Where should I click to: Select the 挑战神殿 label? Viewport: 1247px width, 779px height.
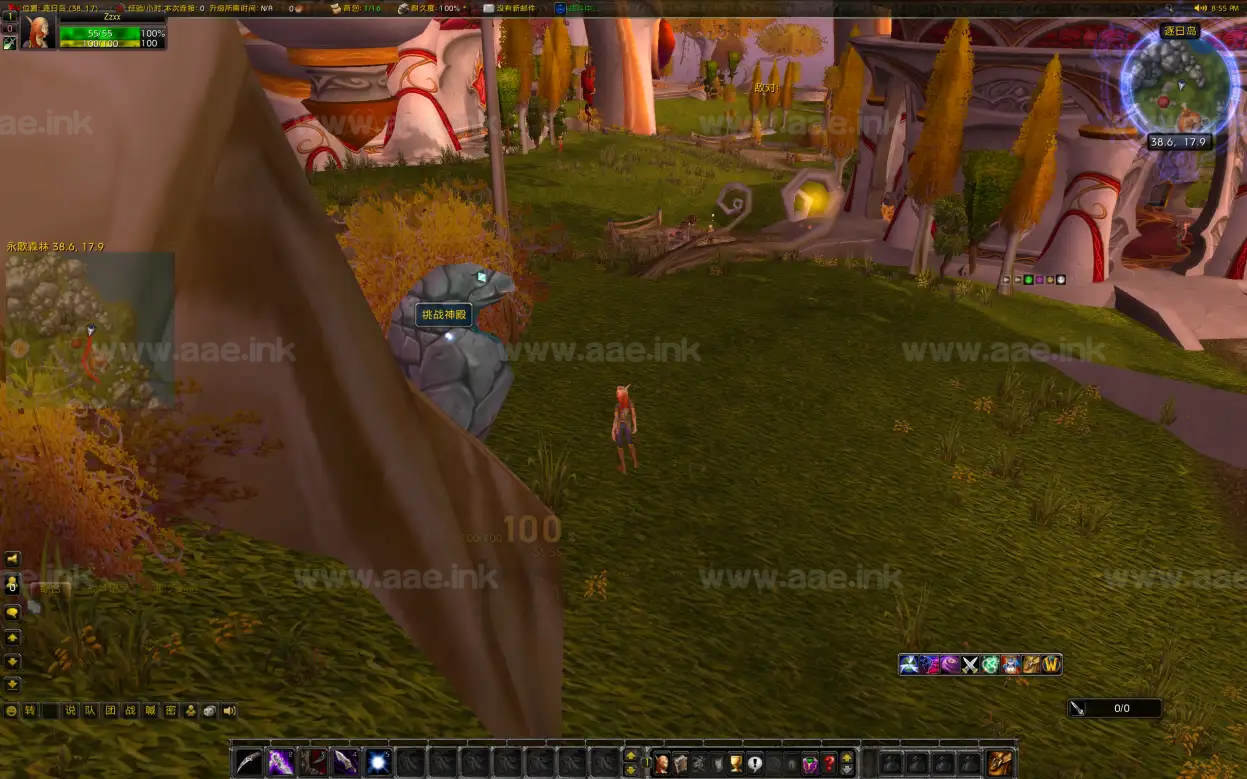click(444, 315)
